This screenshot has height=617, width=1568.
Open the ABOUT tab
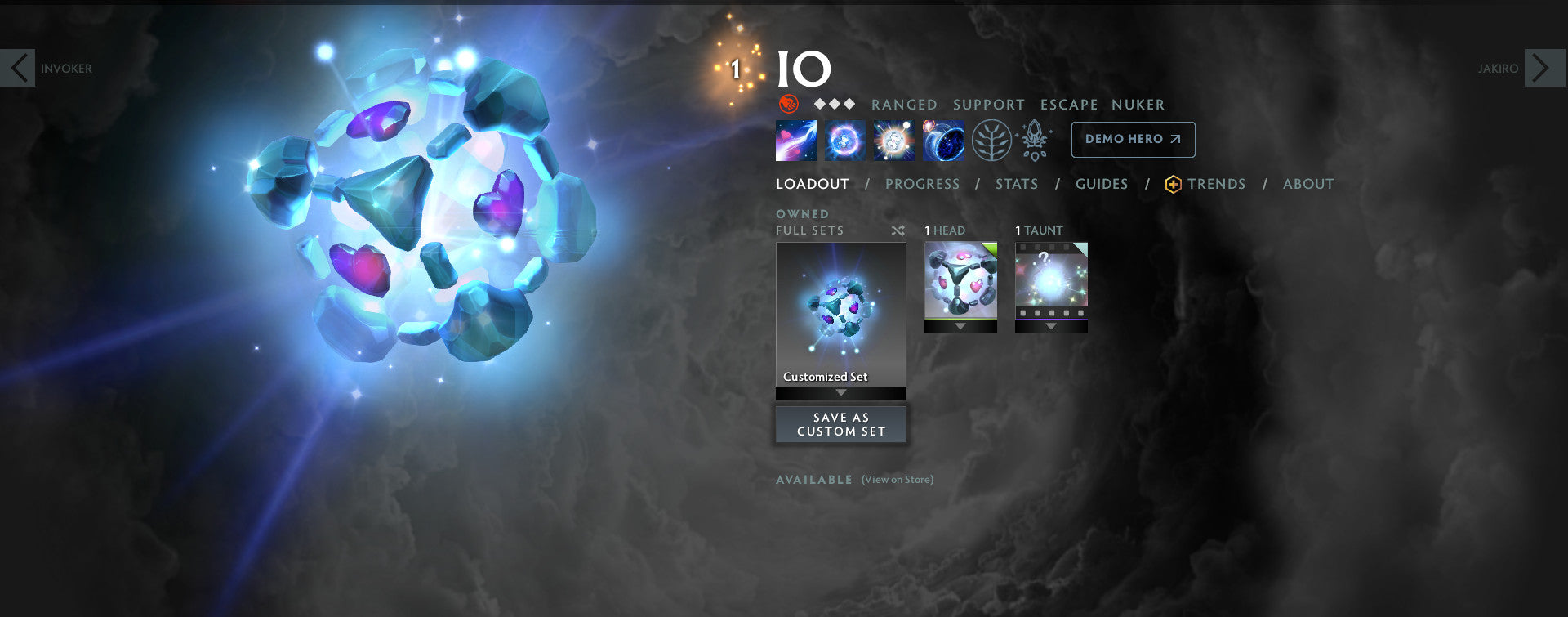[1308, 184]
